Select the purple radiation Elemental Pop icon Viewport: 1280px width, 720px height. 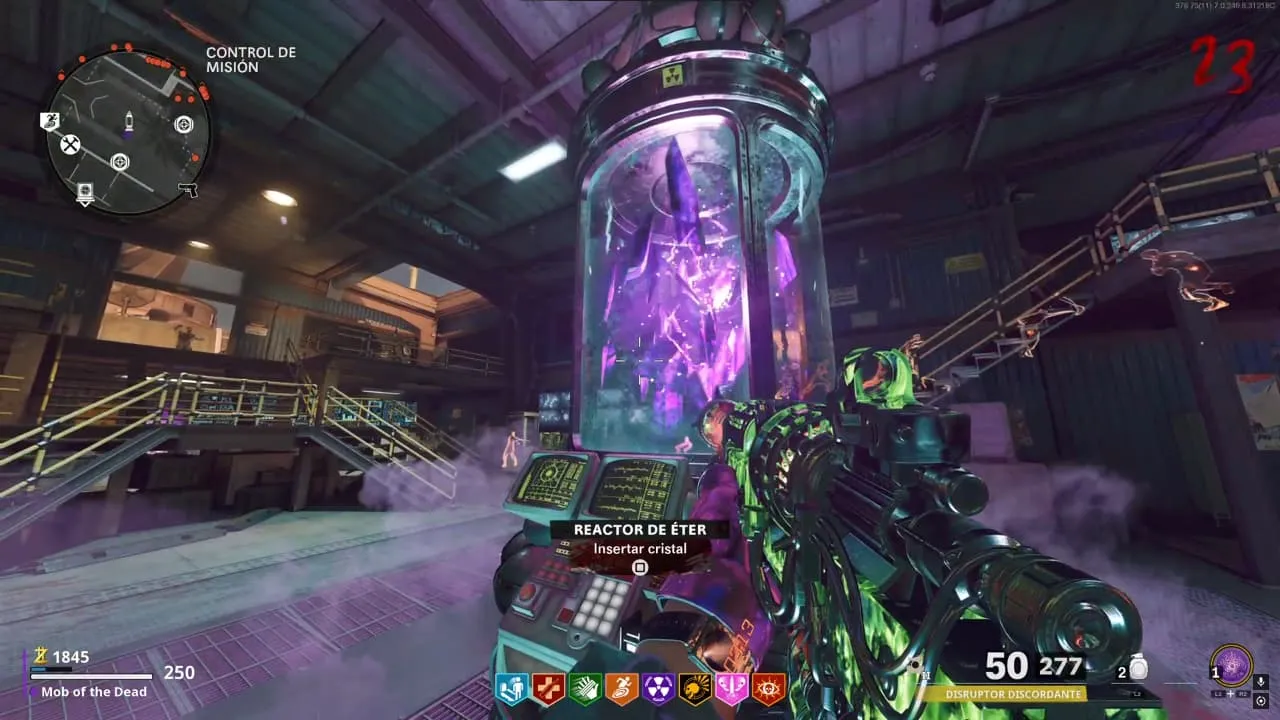click(x=658, y=687)
